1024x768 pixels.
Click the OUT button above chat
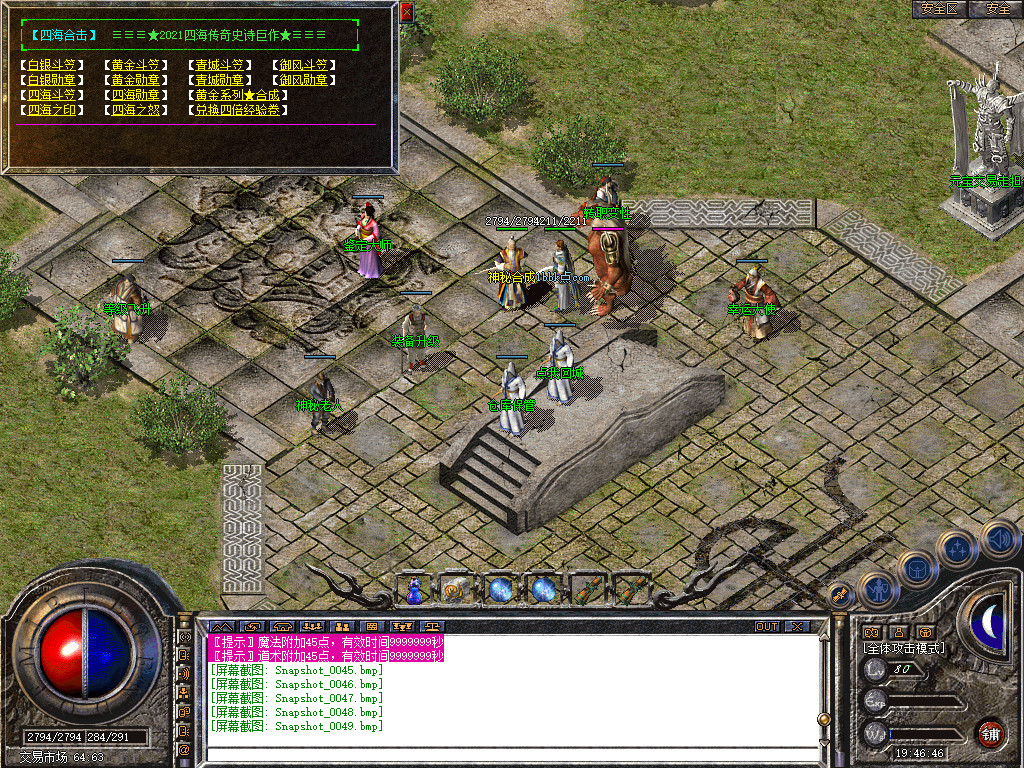(x=767, y=627)
